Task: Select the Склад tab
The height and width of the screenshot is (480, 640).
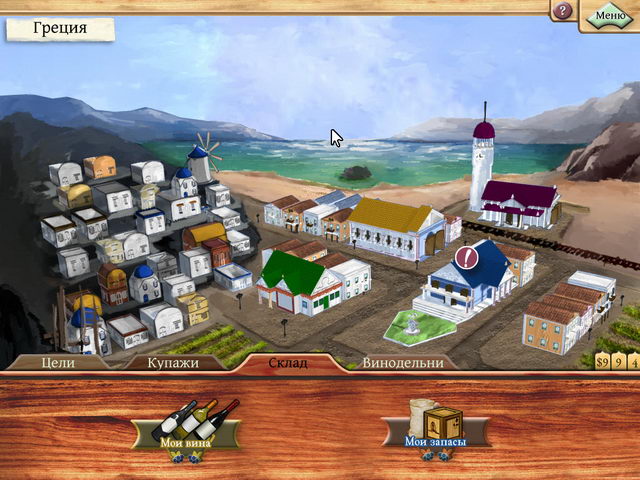Action: click(x=288, y=362)
